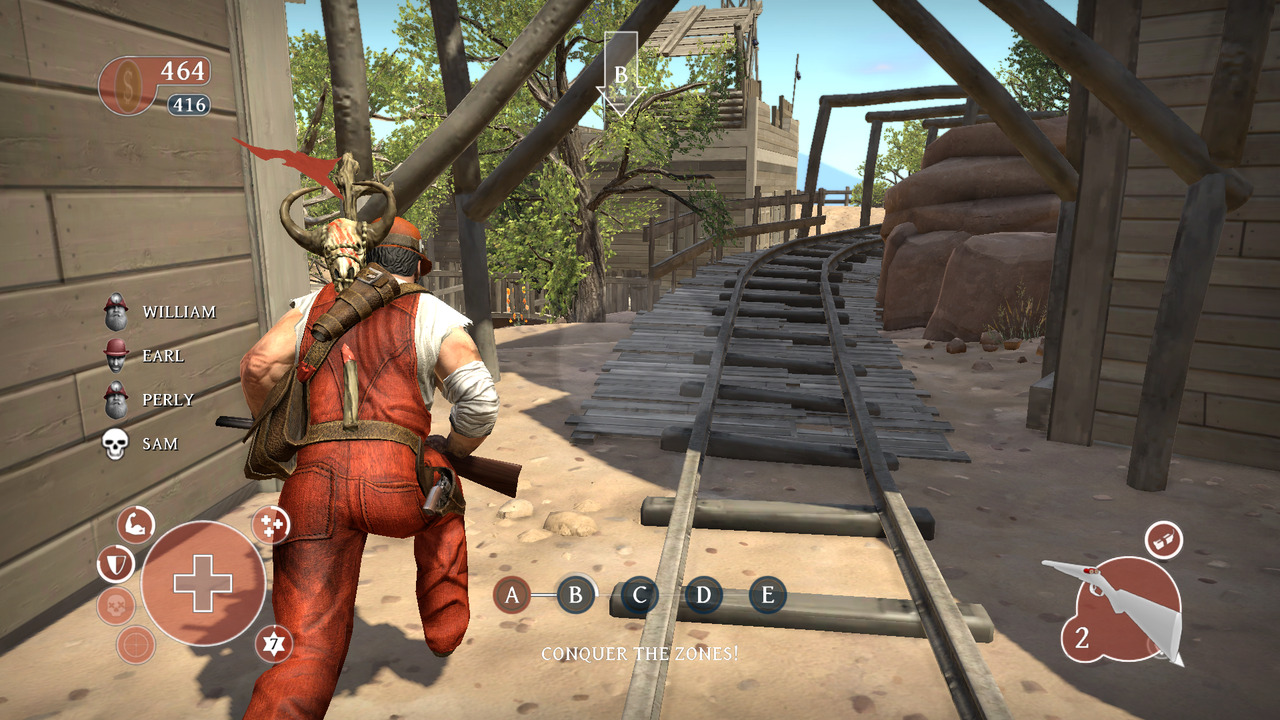Activate the triple-cross healing ability
This screenshot has width=1280, height=720.
pos(270,524)
